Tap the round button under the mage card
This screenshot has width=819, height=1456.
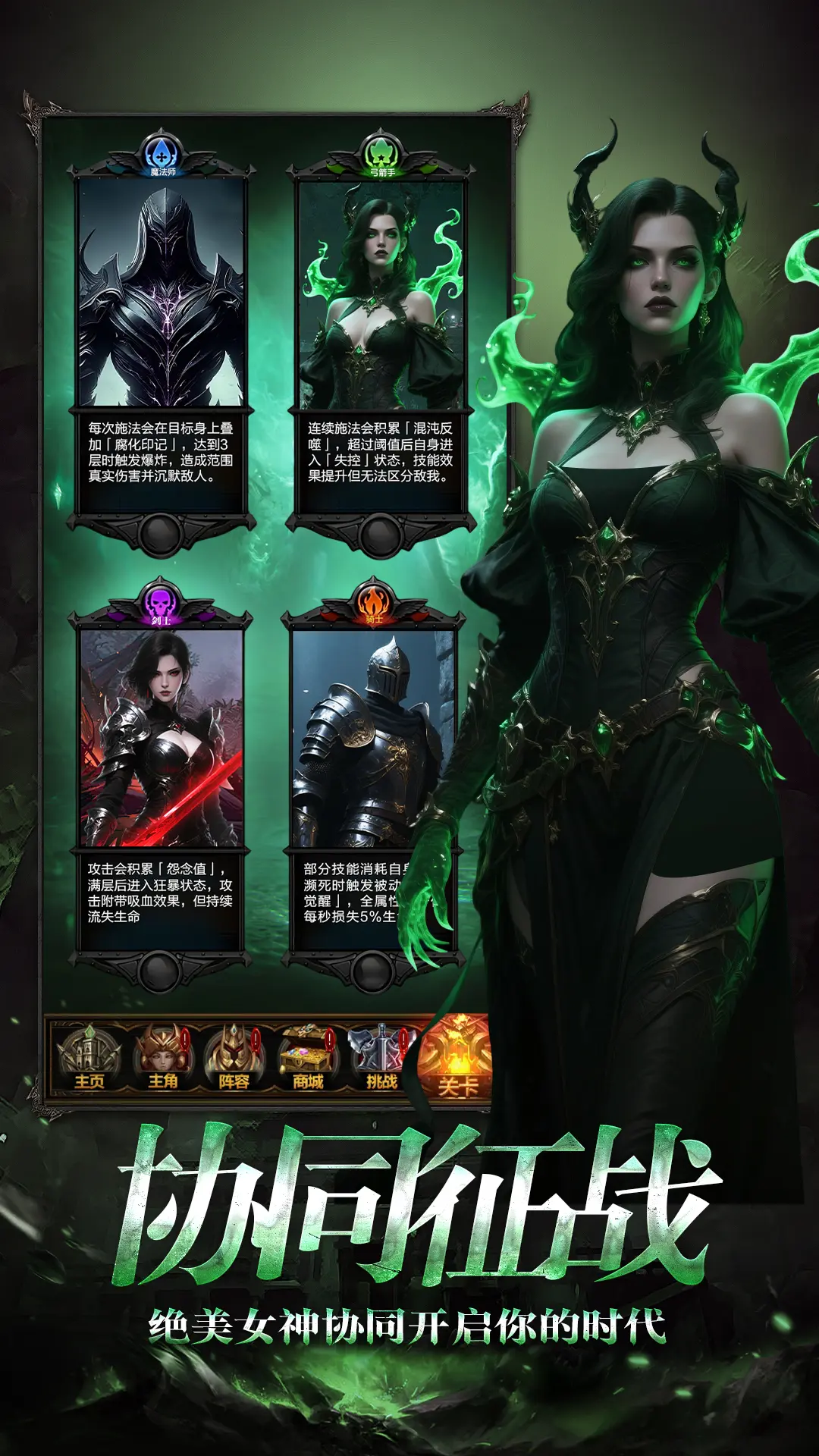click(161, 535)
